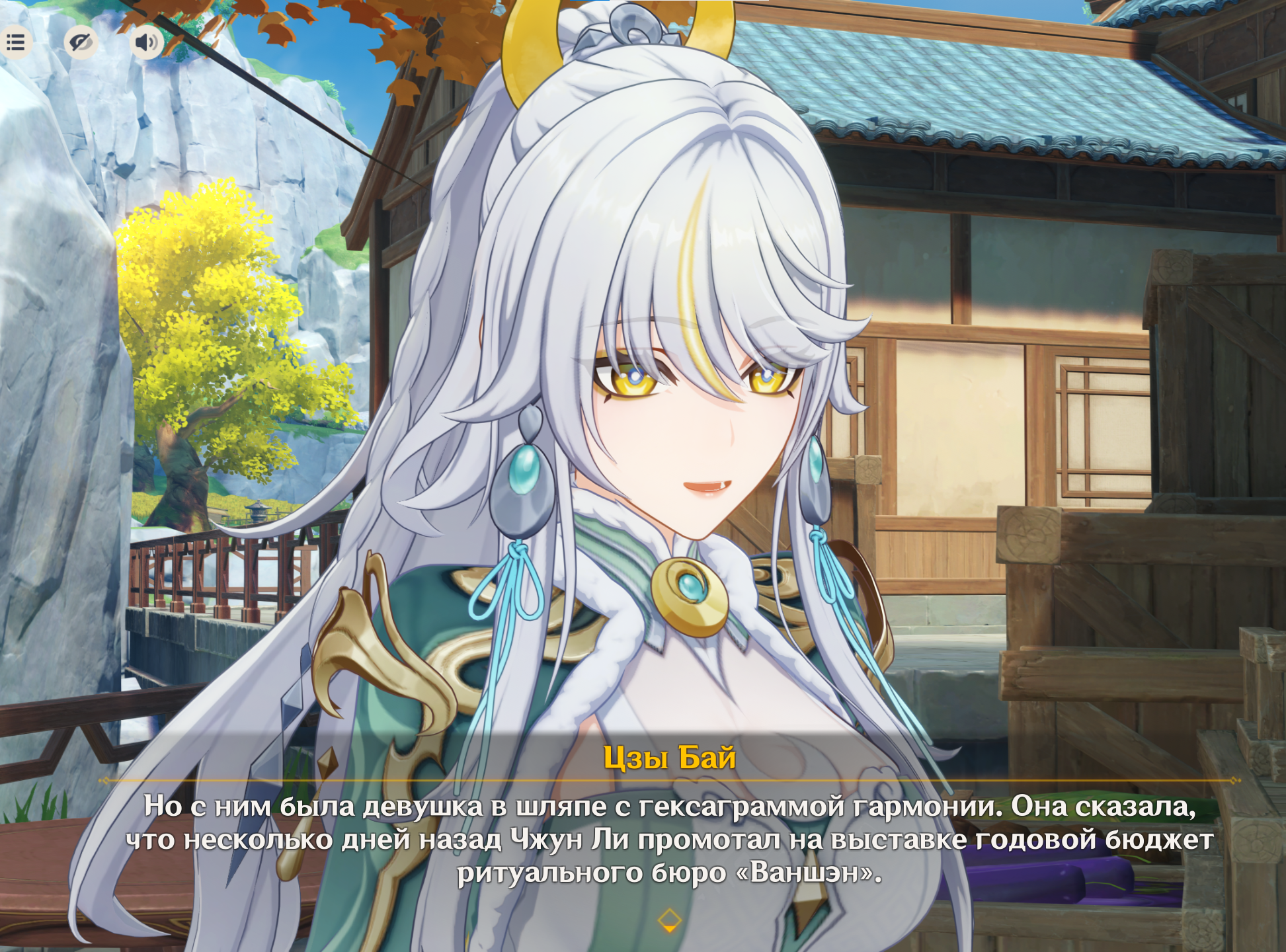Open the dialogue log list icon
The image size is (1286, 952).
coord(15,43)
